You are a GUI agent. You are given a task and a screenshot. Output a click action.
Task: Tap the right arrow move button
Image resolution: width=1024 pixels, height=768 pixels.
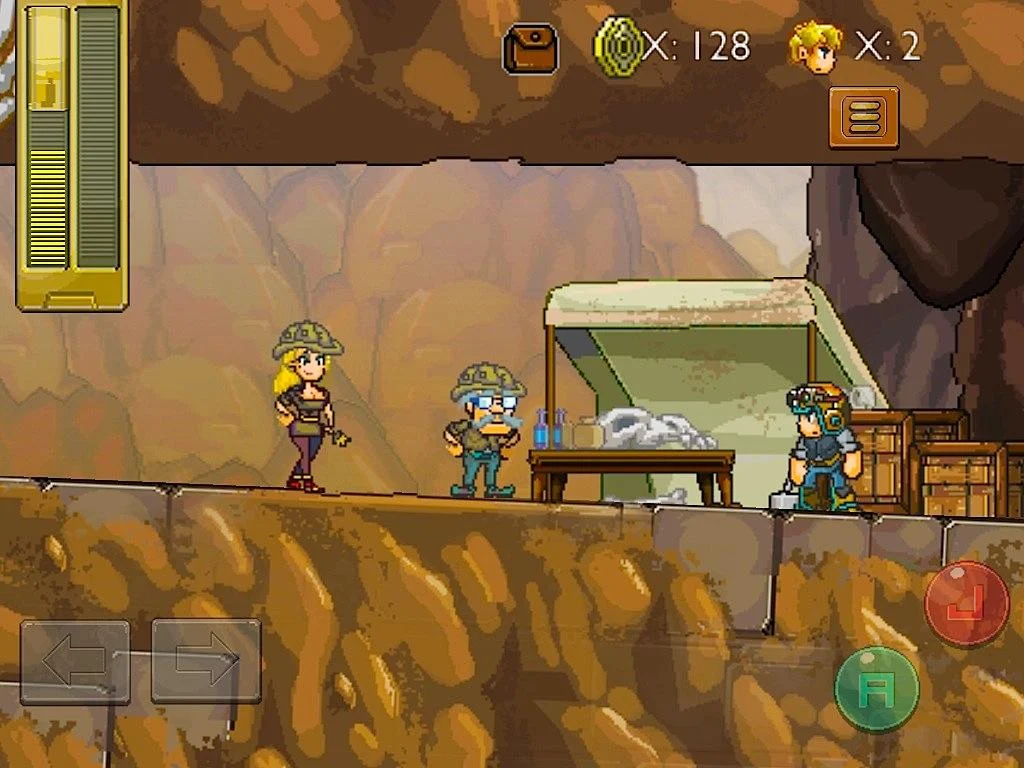coord(206,661)
